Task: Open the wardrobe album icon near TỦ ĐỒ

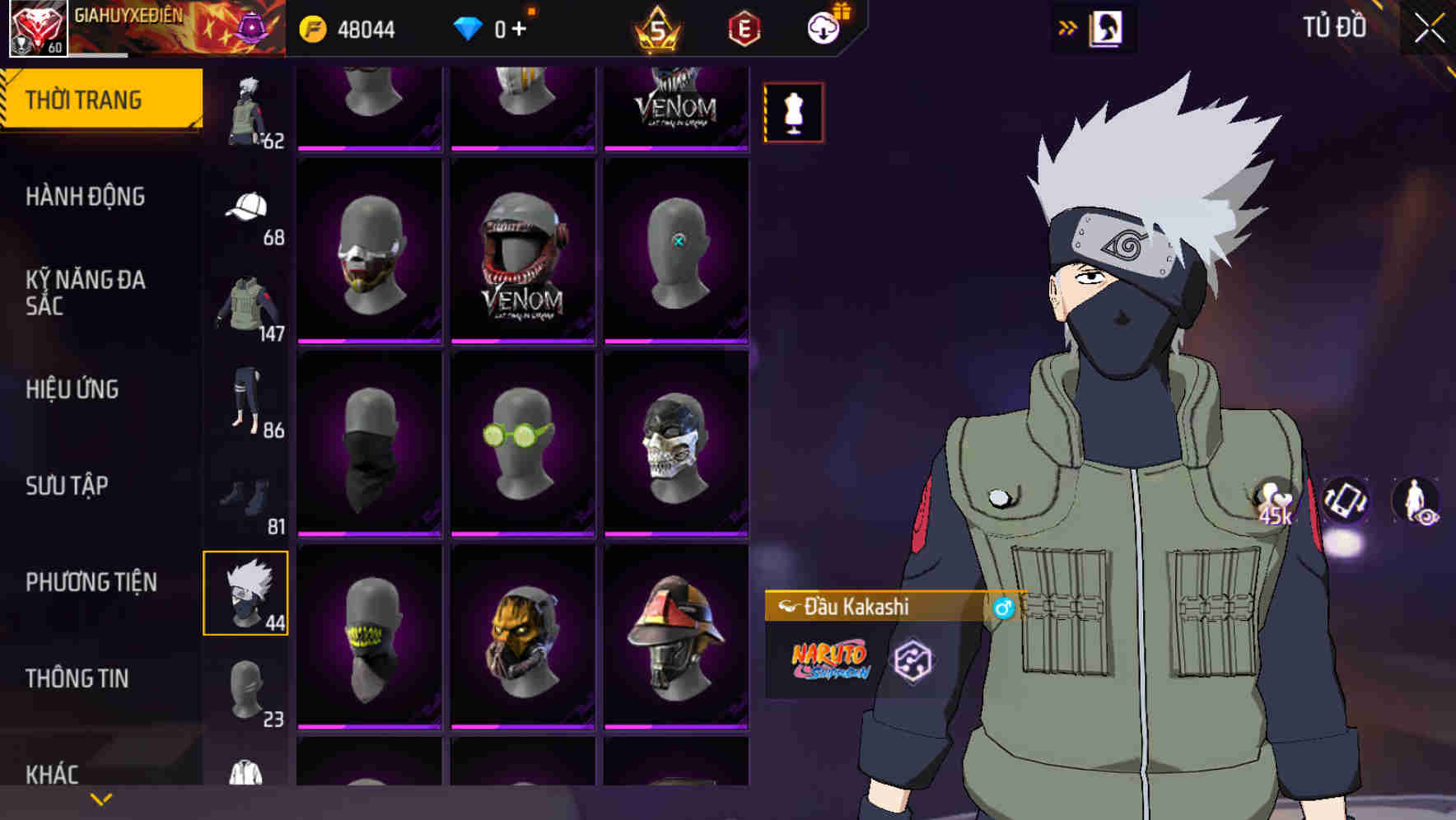Action: pos(1106,27)
